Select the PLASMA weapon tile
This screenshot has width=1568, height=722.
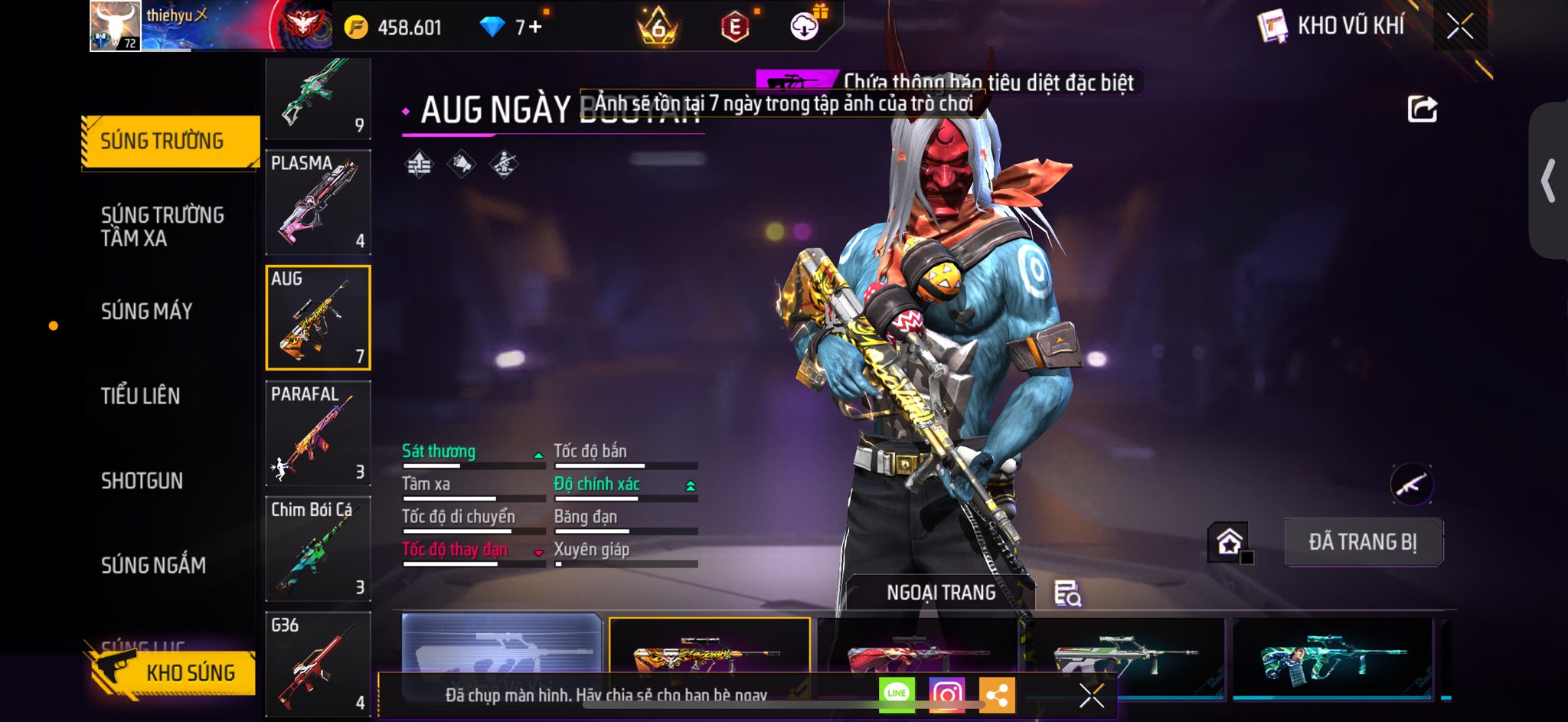pyautogui.click(x=318, y=201)
